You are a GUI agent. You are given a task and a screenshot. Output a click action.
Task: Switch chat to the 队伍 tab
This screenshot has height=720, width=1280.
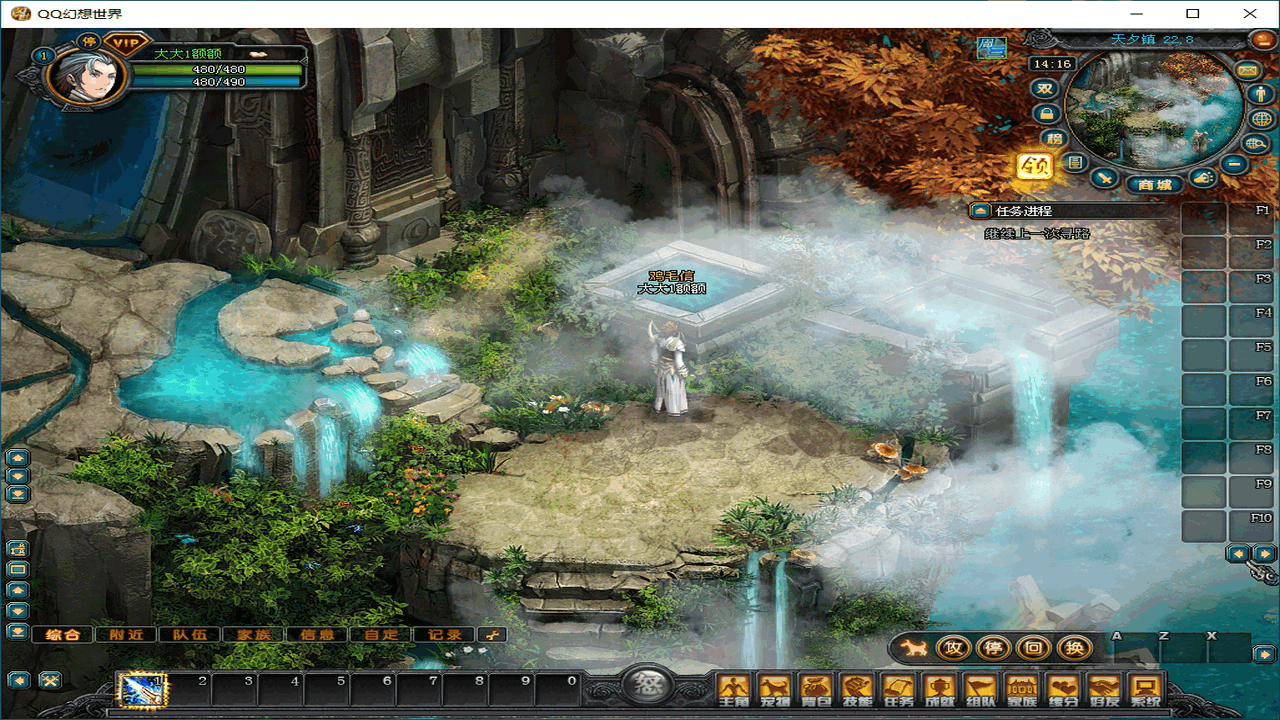point(190,634)
